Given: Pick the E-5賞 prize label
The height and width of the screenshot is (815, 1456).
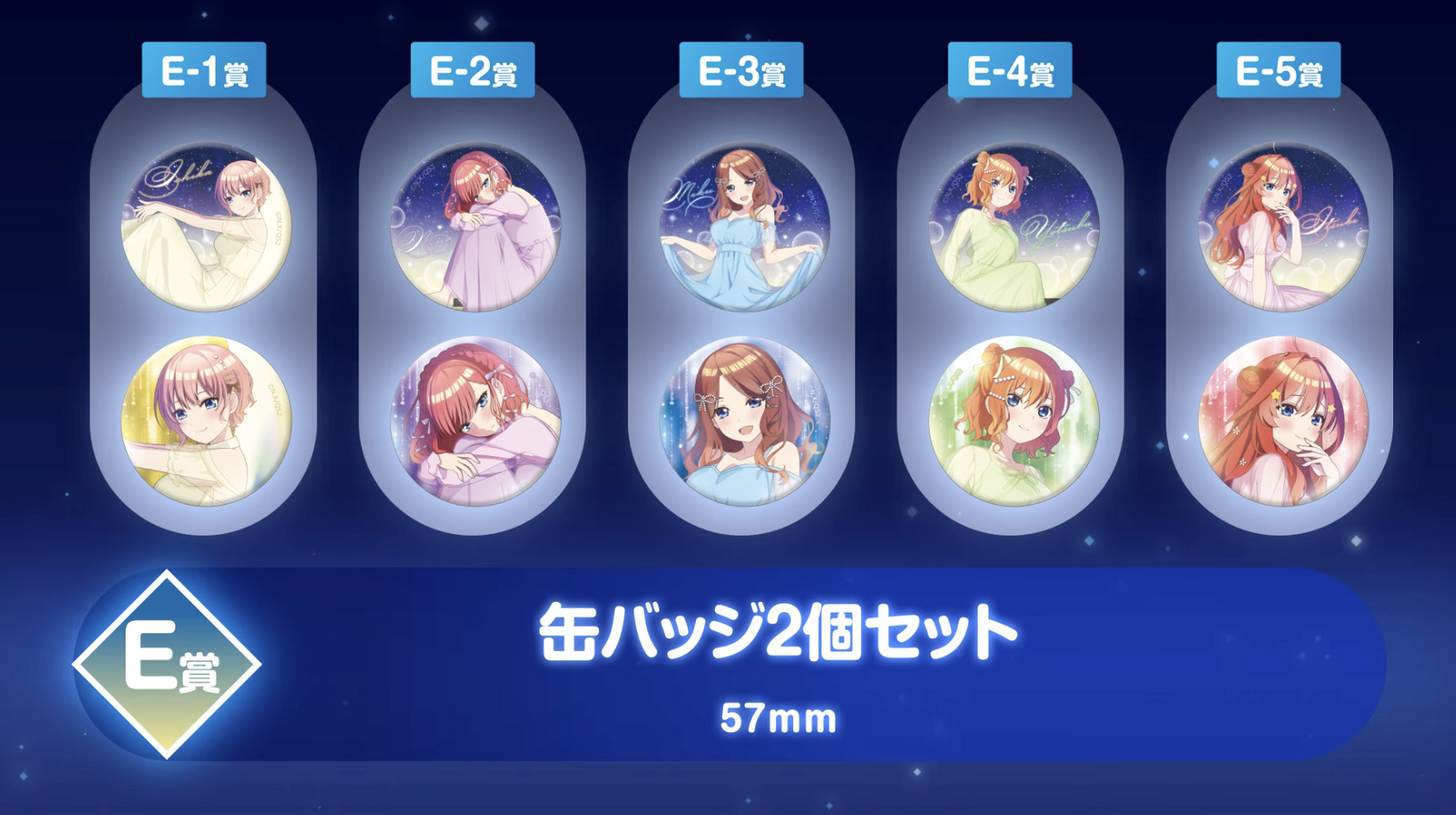Looking at the screenshot, I should 1278,70.
